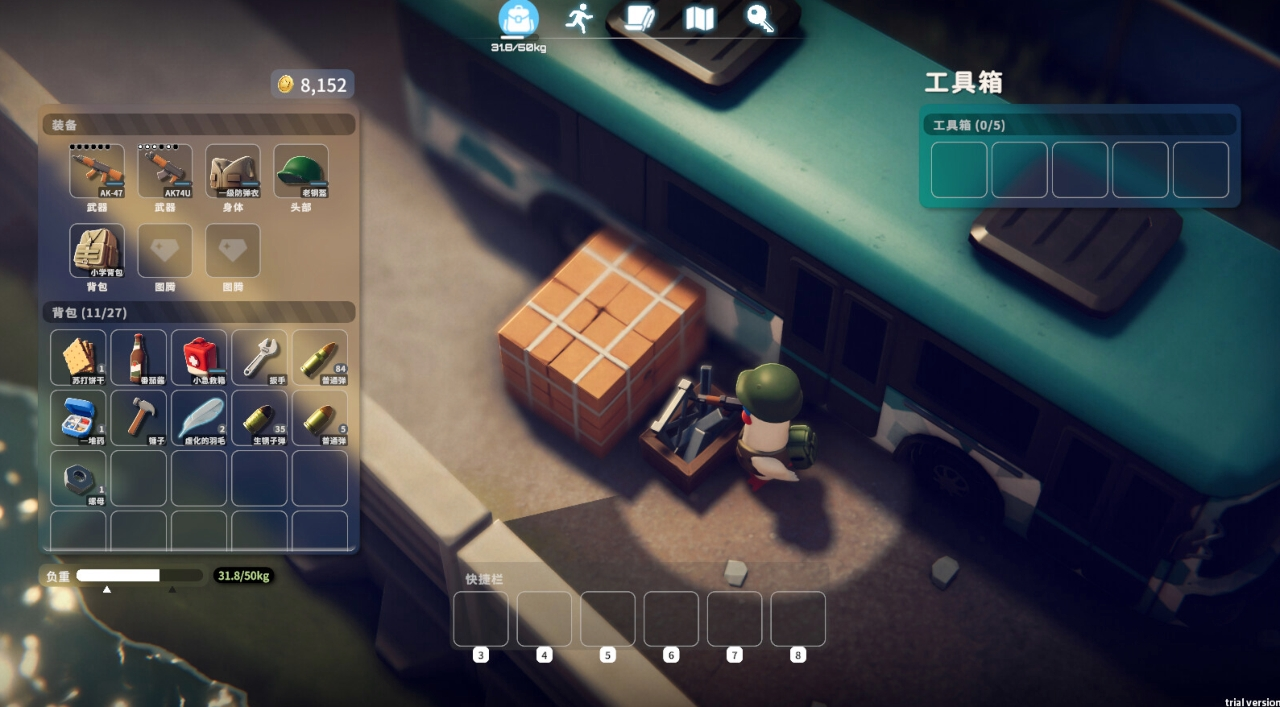The height and width of the screenshot is (707, 1280).
Task: Pick the 番茄酱 ketchup bottle
Action: point(138,357)
